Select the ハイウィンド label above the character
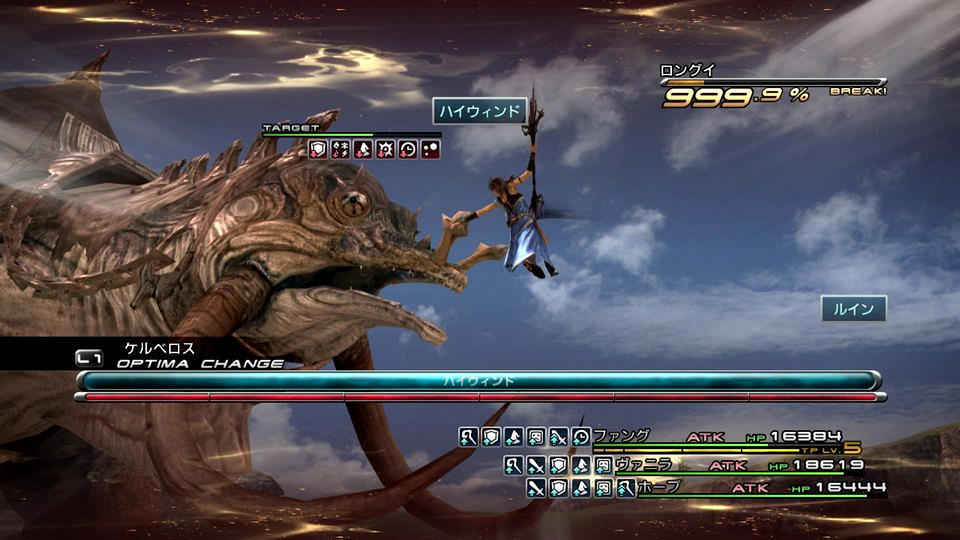960x540 pixels. tap(480, 111)
